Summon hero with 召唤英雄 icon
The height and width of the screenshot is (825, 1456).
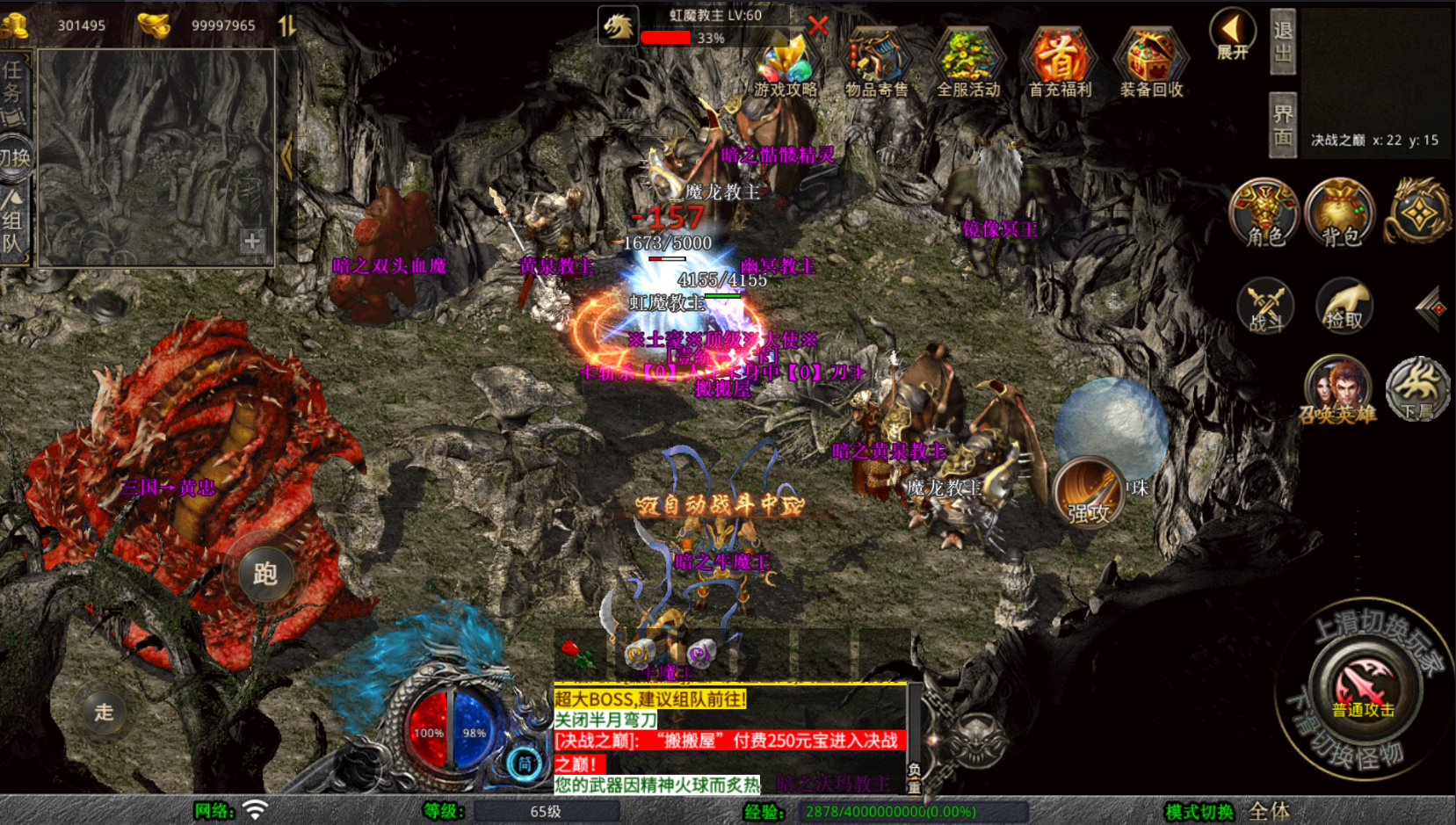1337,389
